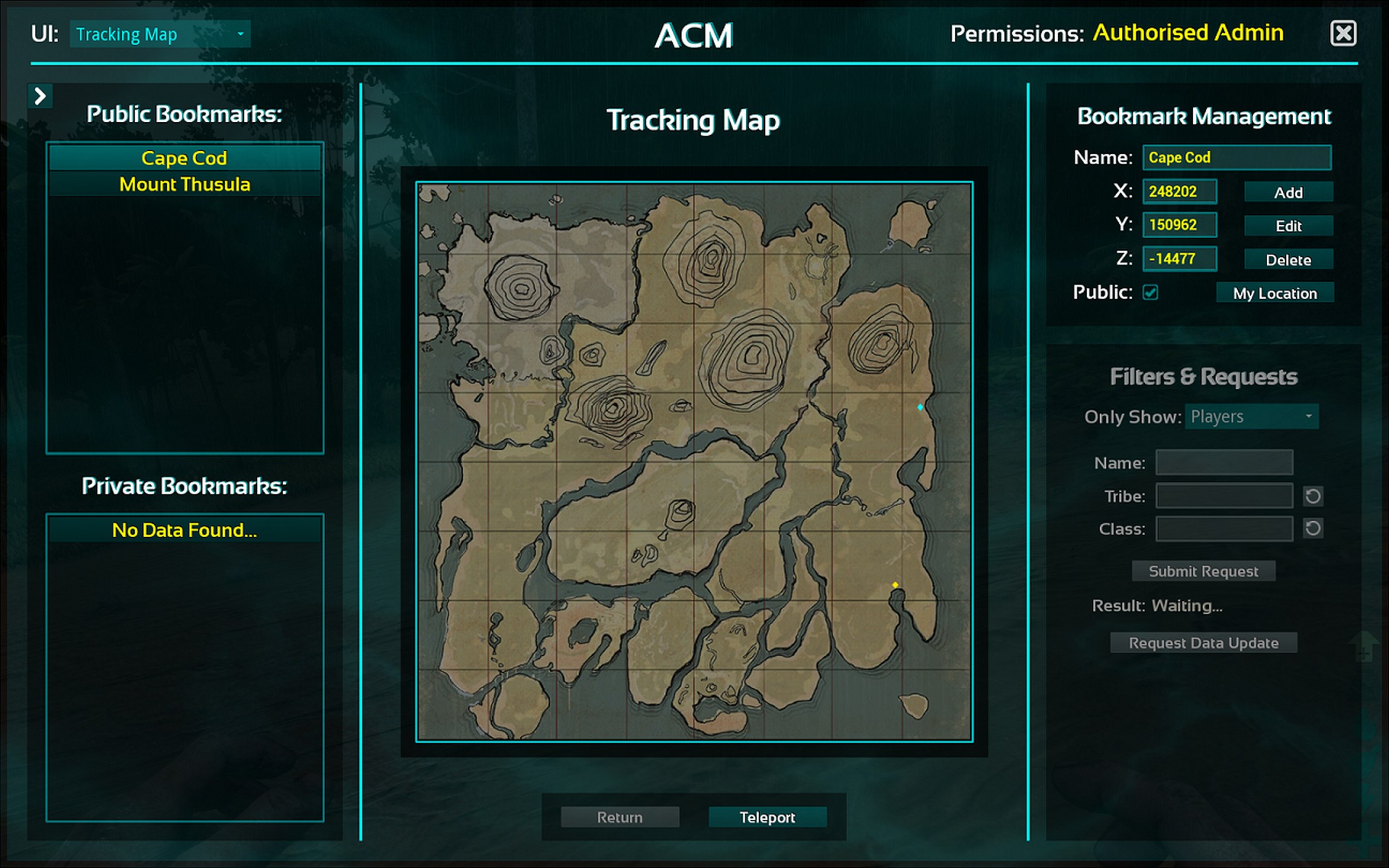The image size is (1389, 868).
Task: Open the Only Show Players dropdown
Action: tap(1252, 417)
